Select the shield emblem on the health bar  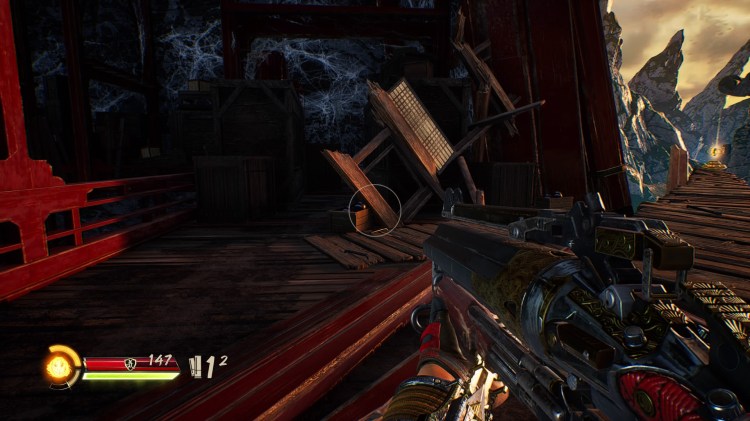click(131, 363)
